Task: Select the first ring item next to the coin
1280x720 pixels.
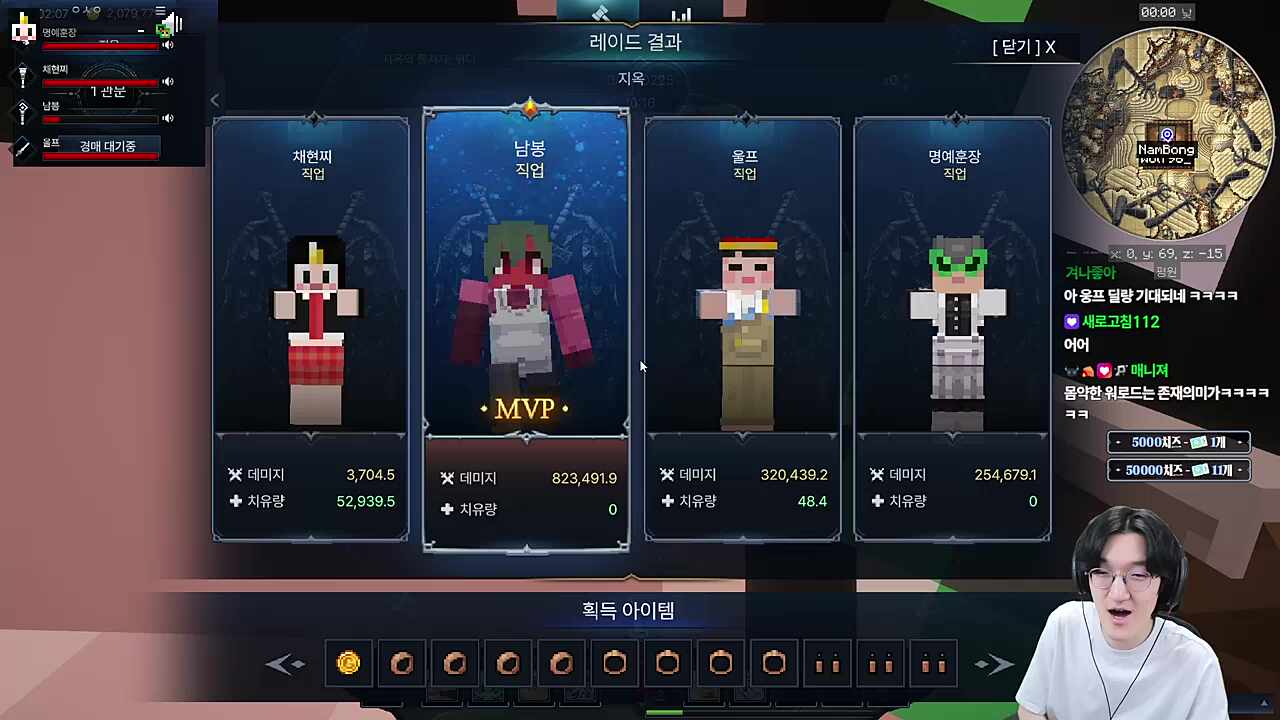Action: (x=402, y=663)
